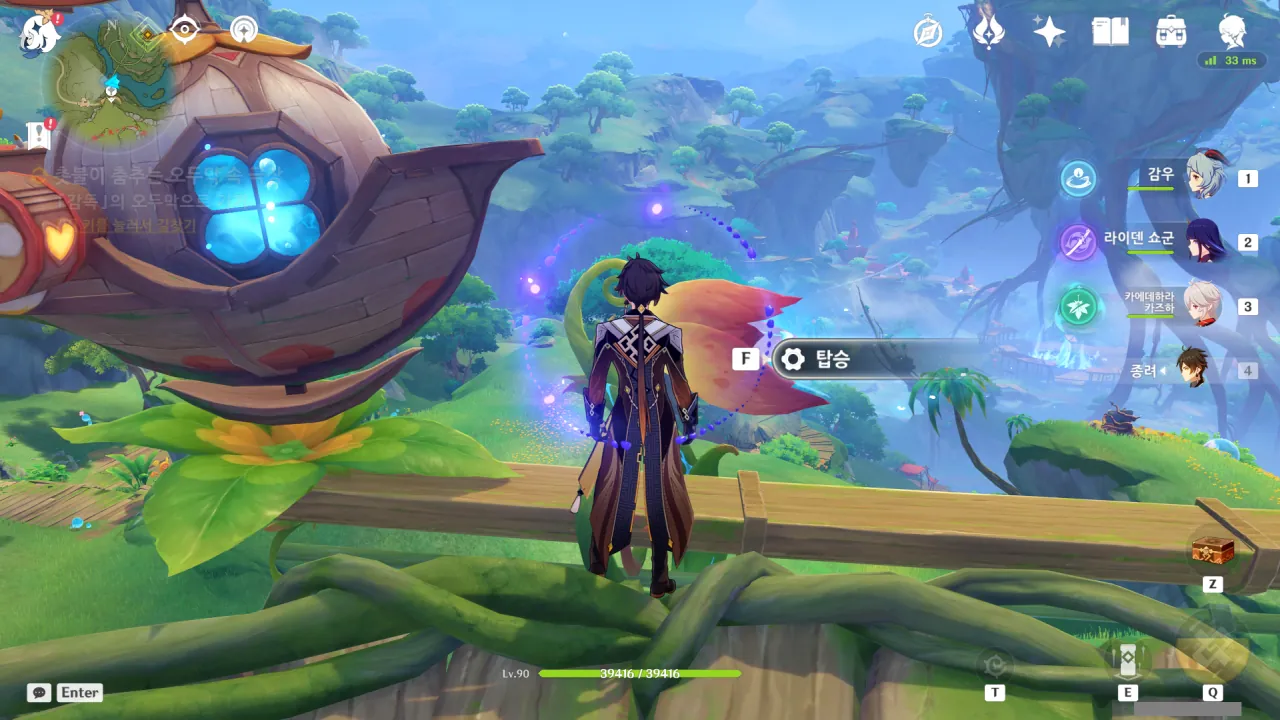Viewport: 1280px width, 720px height.
Task: Open the Adventurer Handbook book icon
Action: 1110,32
